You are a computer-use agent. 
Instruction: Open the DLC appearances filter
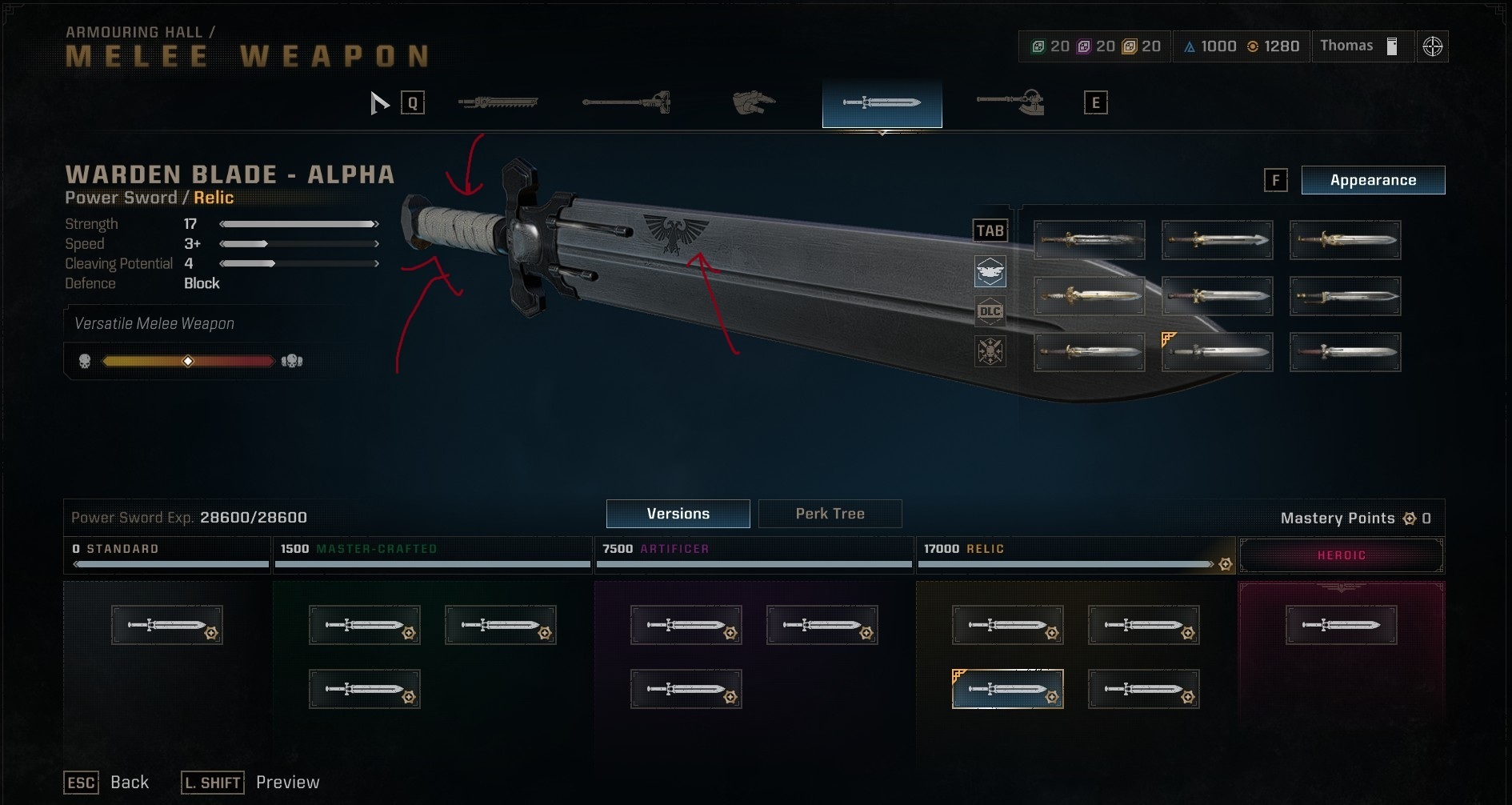pyautogui.click(x=990, y=311)
